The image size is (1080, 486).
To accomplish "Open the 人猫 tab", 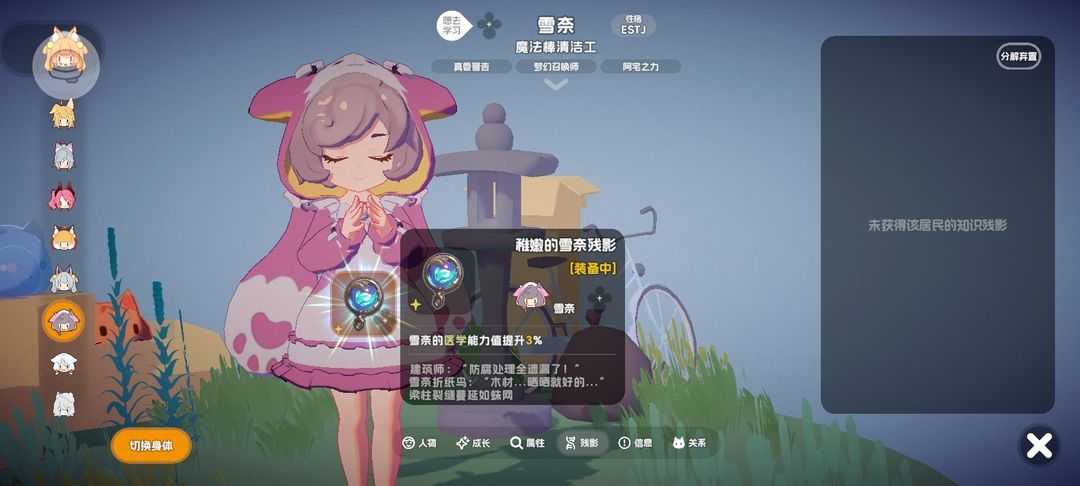I will point(418,443).
